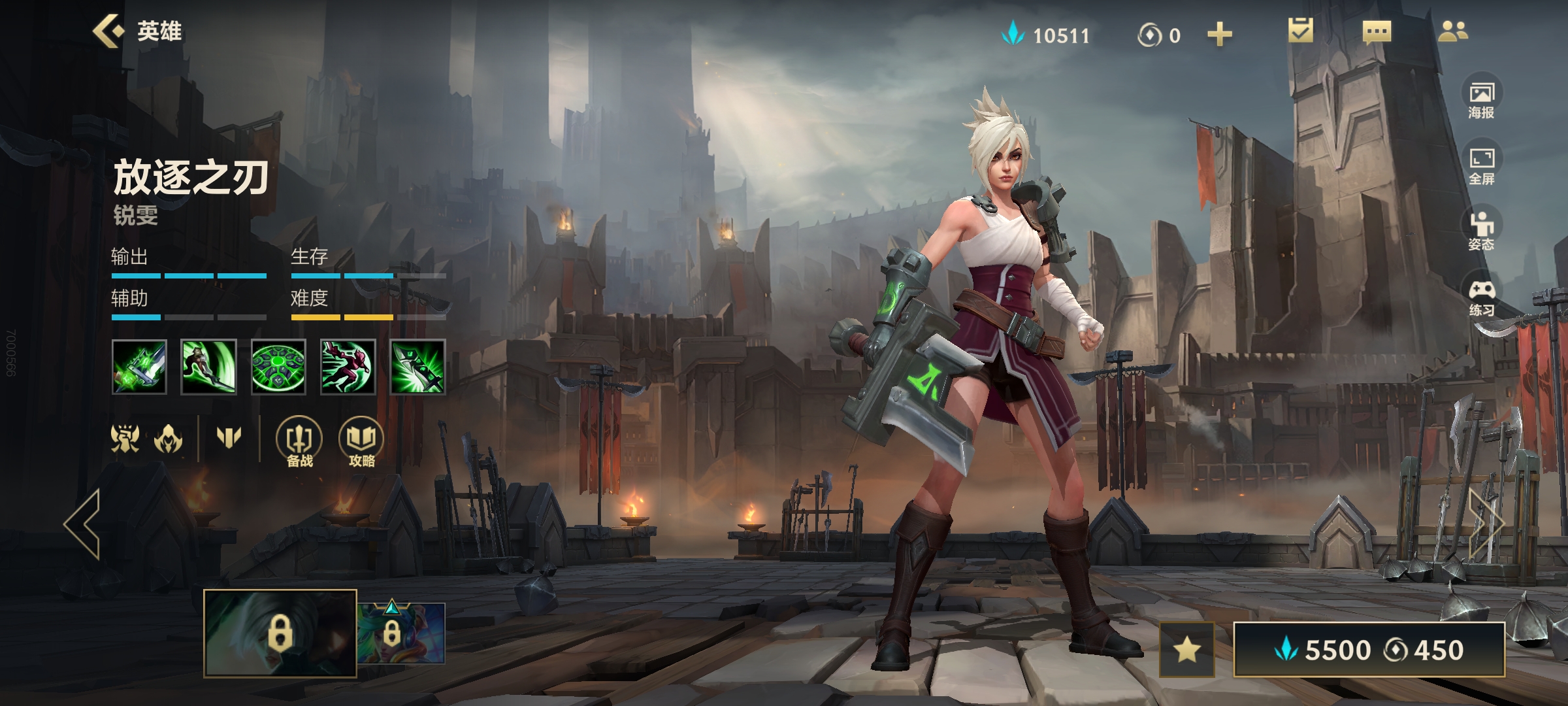Open the chat bubble icon

click(x=1377, y=32)
